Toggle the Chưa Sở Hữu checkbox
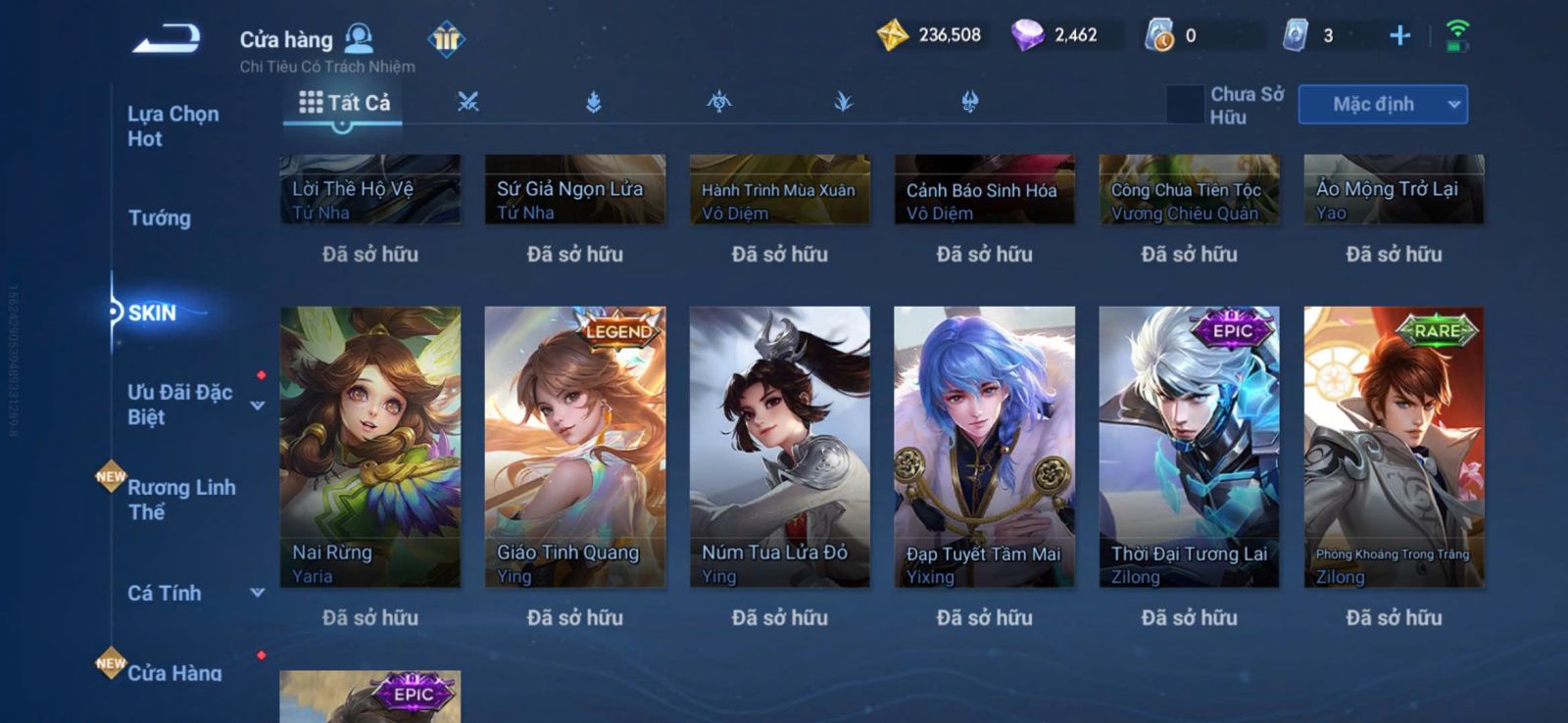 click(x=1185, y=105)
